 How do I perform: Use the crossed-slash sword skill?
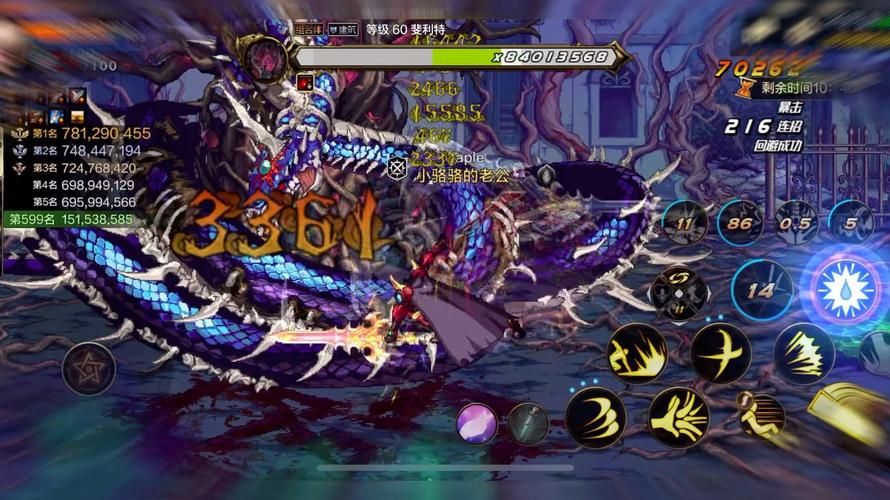click(x=720, y=352)
